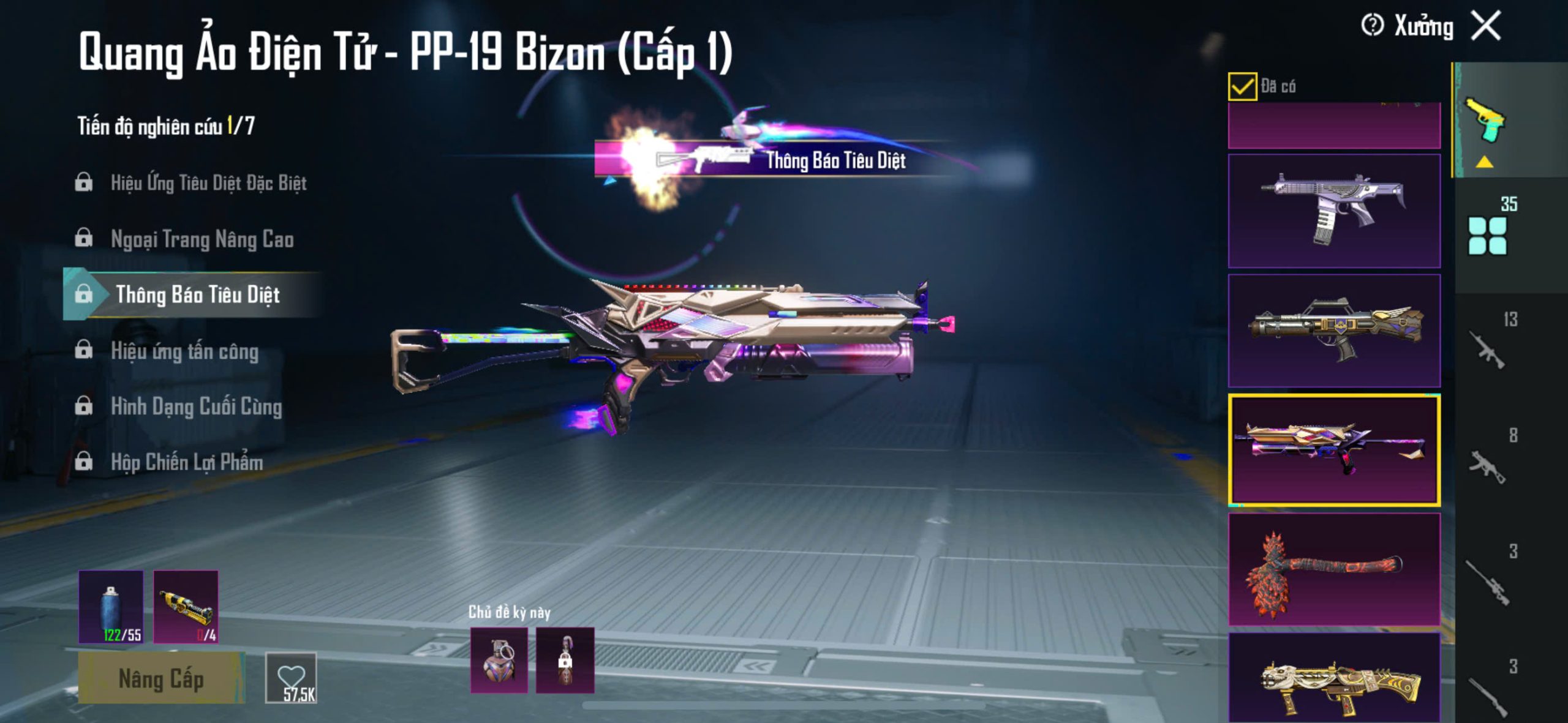This screenshot has height=723, width=1568.
Task: Open the grenade theme item
Action: point(499,660)
